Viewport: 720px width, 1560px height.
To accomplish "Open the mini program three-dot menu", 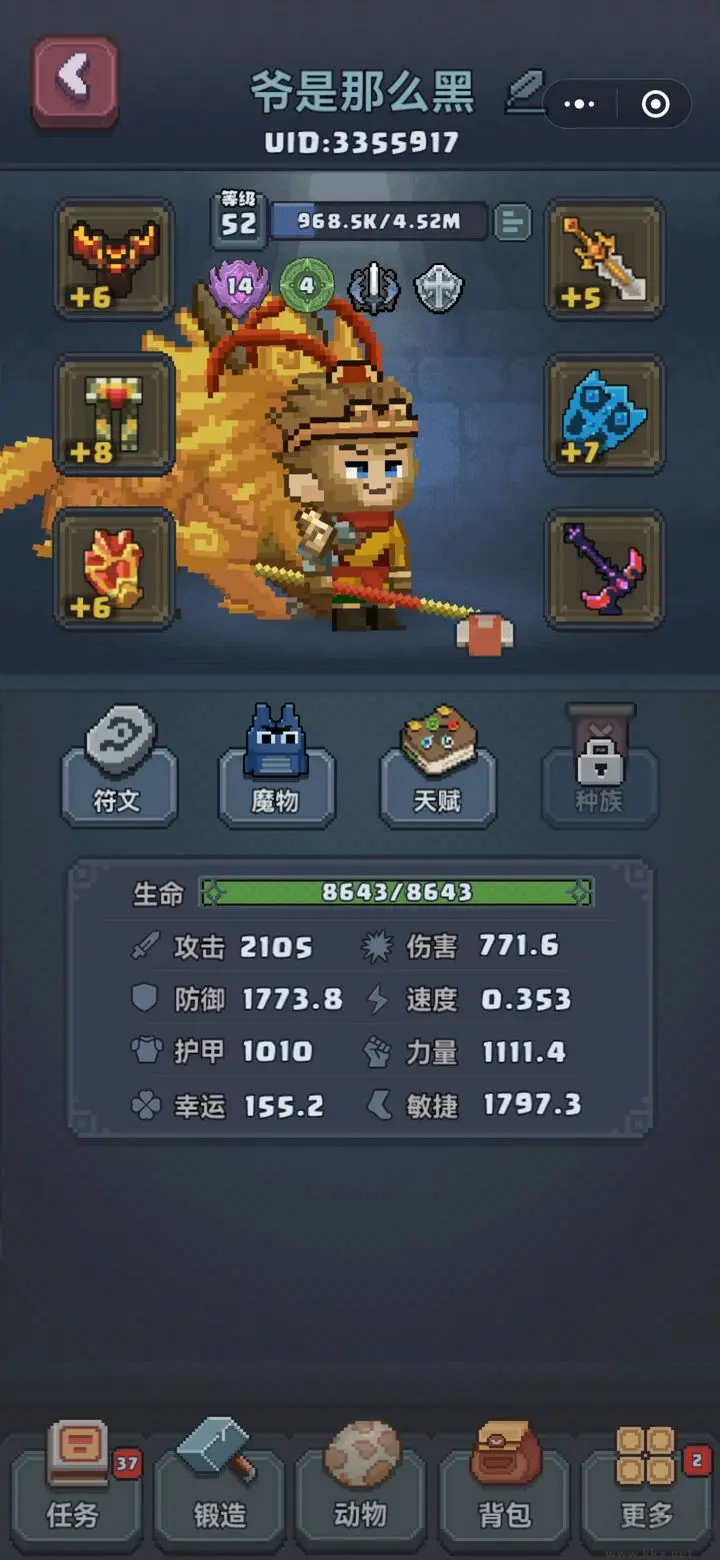I will [x=580, y=104].
